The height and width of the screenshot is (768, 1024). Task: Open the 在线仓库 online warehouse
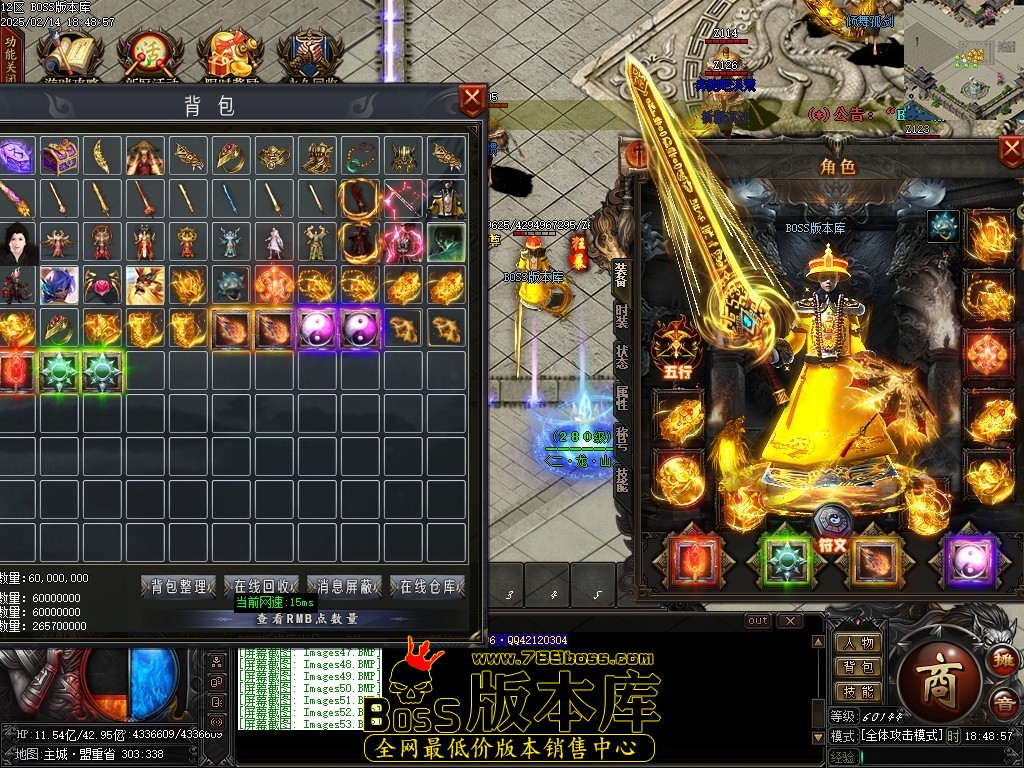point(428,587)
